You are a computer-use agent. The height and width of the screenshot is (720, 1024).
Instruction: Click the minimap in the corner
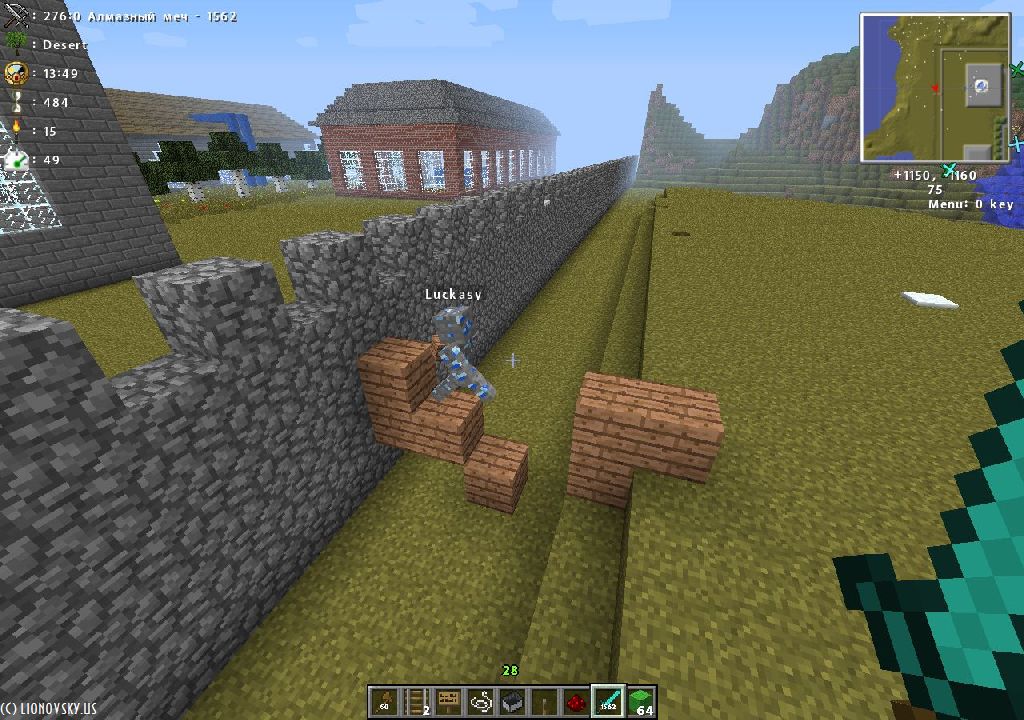coord(934,88)
